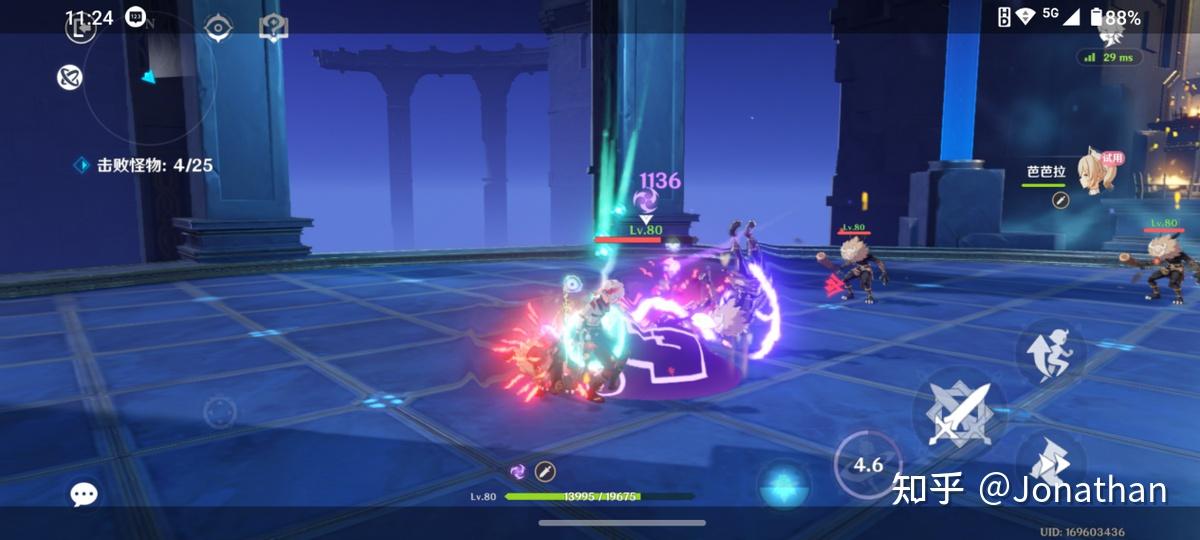Viewport: 1200px width, 540px height.
Task: Open the chat speech bubble
Action: 84,494
